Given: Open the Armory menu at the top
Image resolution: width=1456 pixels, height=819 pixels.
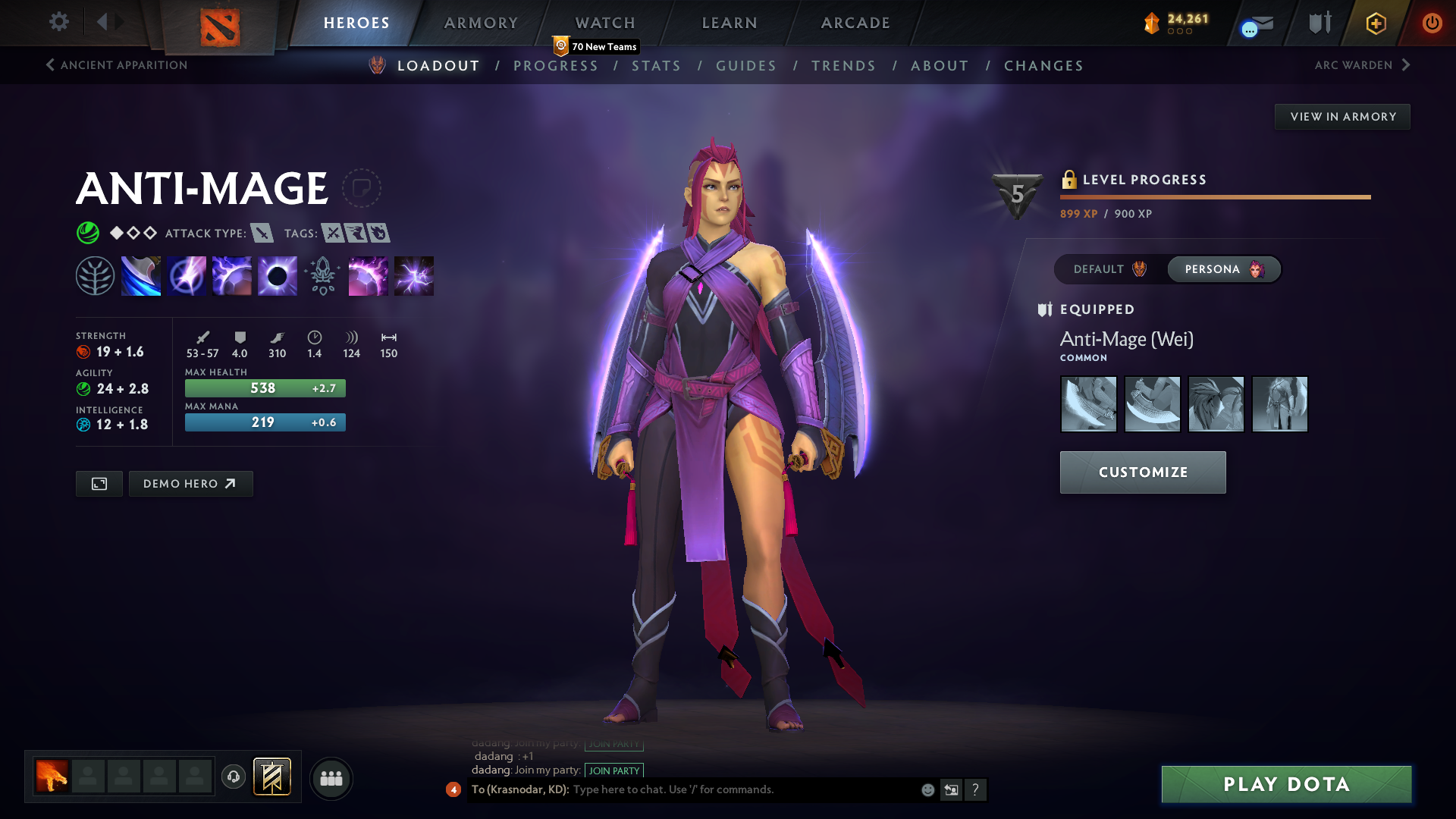Looking at the screenshot, I should 481,23.
